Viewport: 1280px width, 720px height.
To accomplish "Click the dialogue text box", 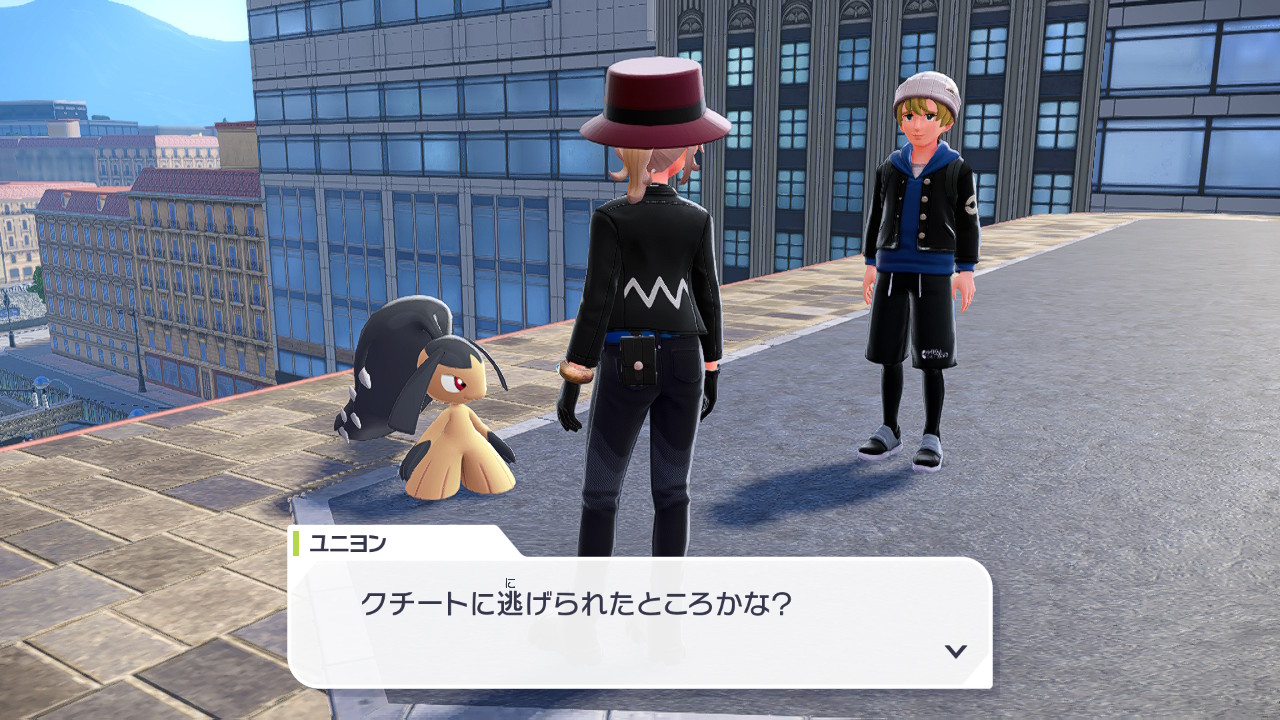I will pyautogui.click(x=640, y=615).
